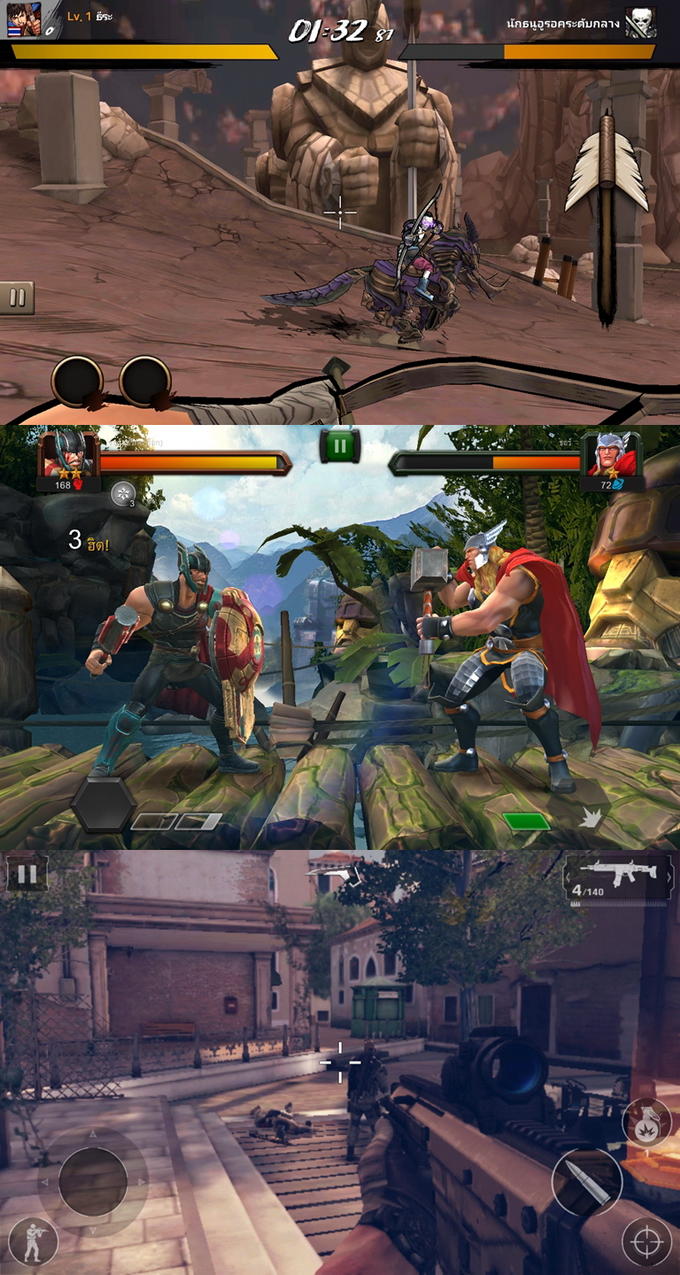
Task: Activate the hexagonal special attack button
Action: [103, 802]
